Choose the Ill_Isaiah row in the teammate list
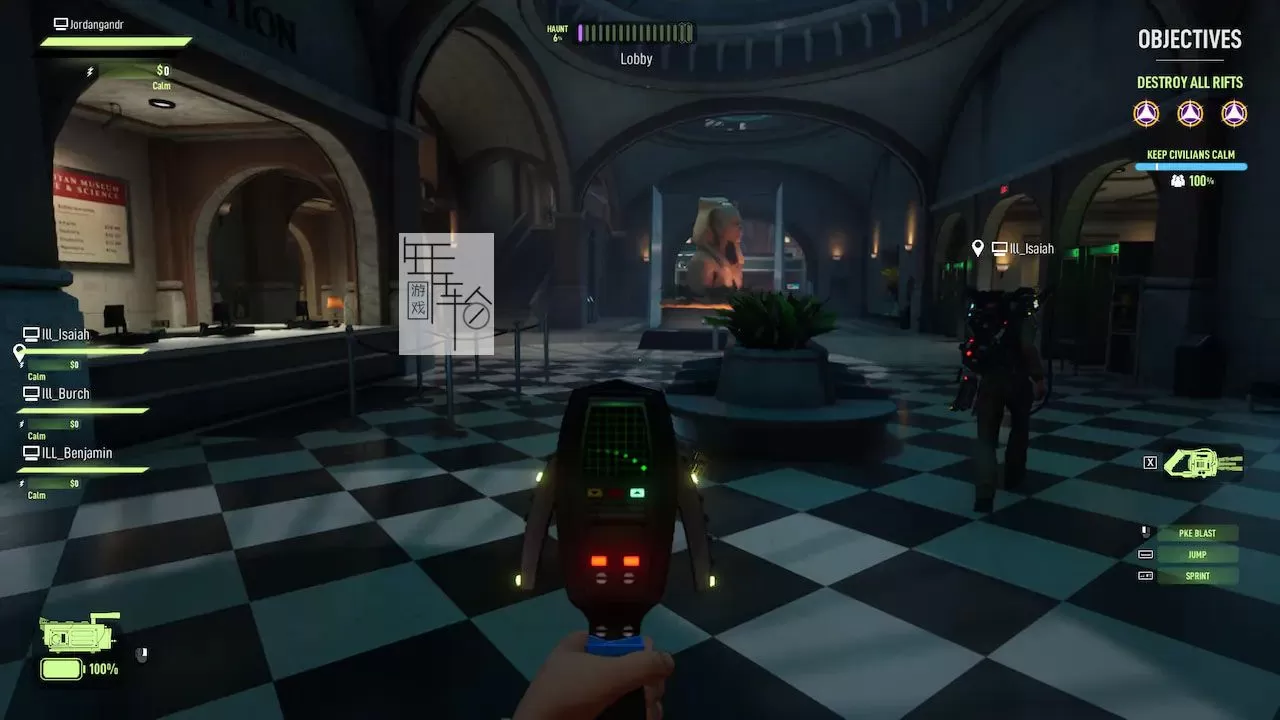Viewport: 1280px width, 720px height. point(66,335)
